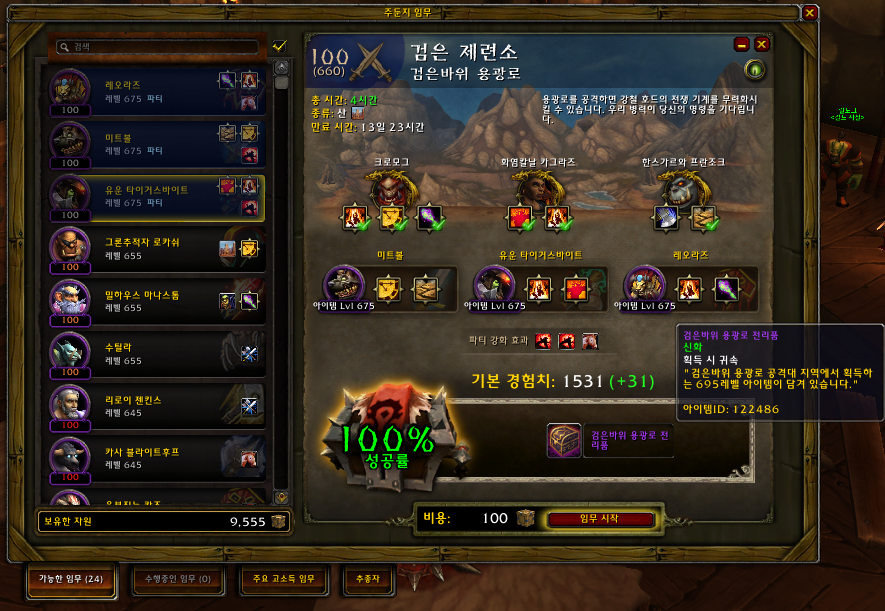Select follower 리로이 젠킨스 in the list
The height and width of the screenshot is (611, 885).
[x=155, y=406]
